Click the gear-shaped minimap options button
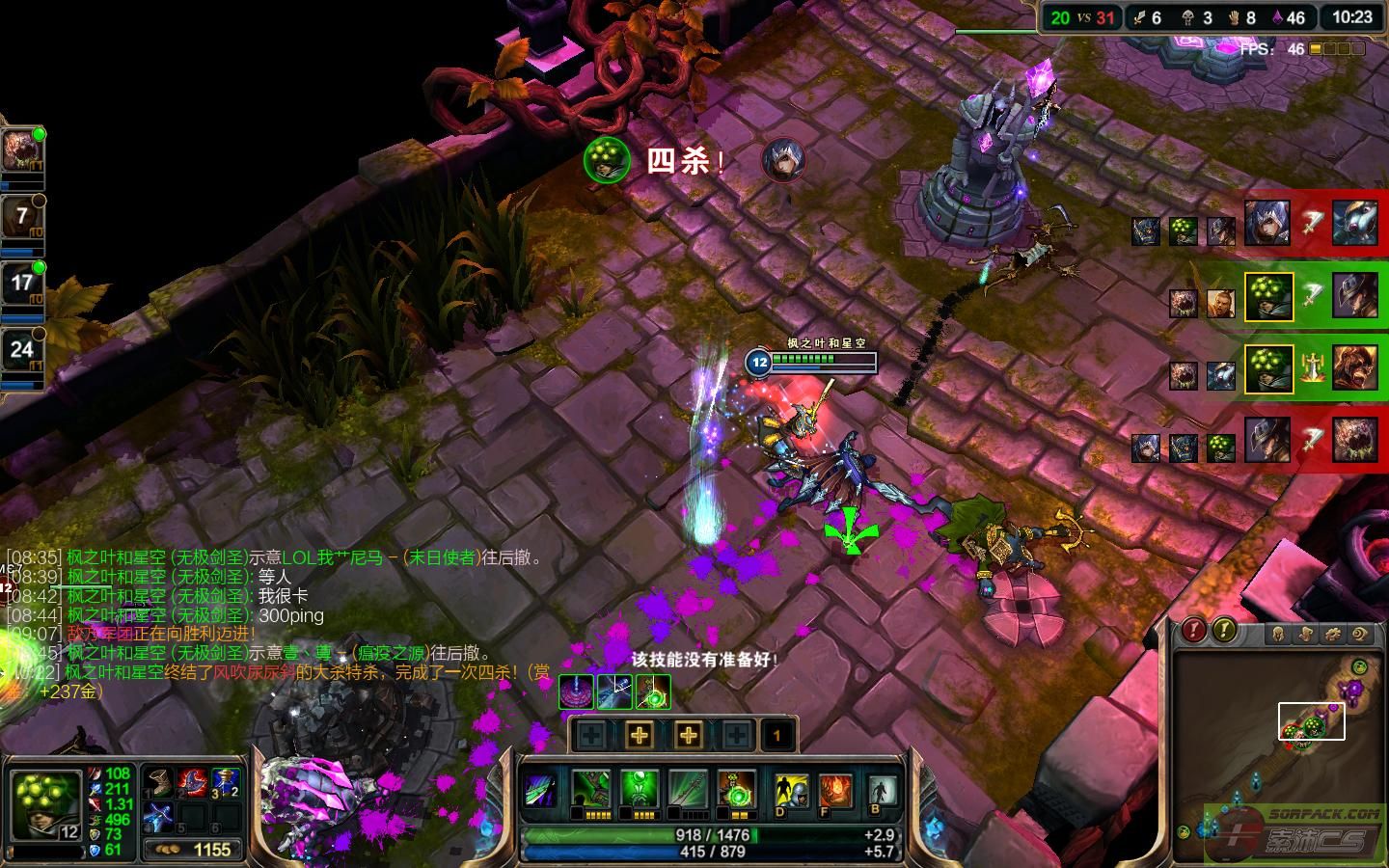 (1333, 634)
